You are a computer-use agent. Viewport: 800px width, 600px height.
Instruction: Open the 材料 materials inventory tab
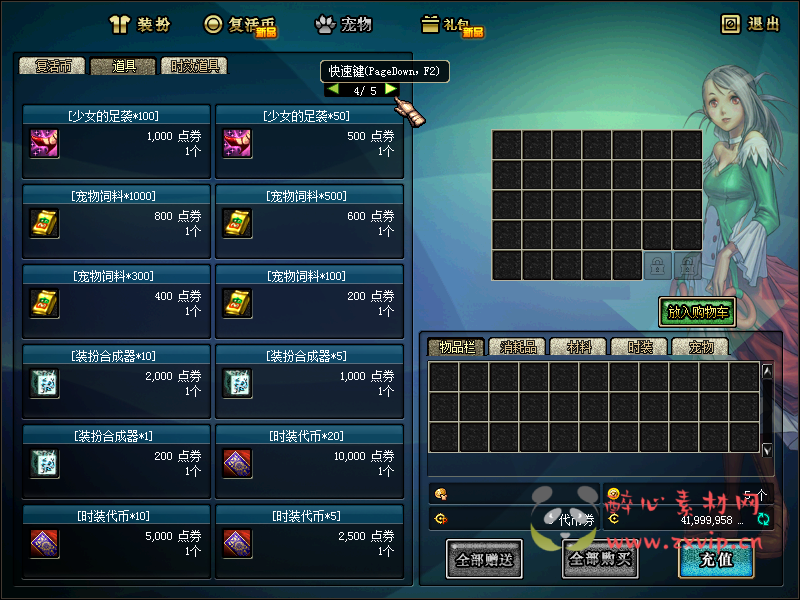click(x=578, y=347)
